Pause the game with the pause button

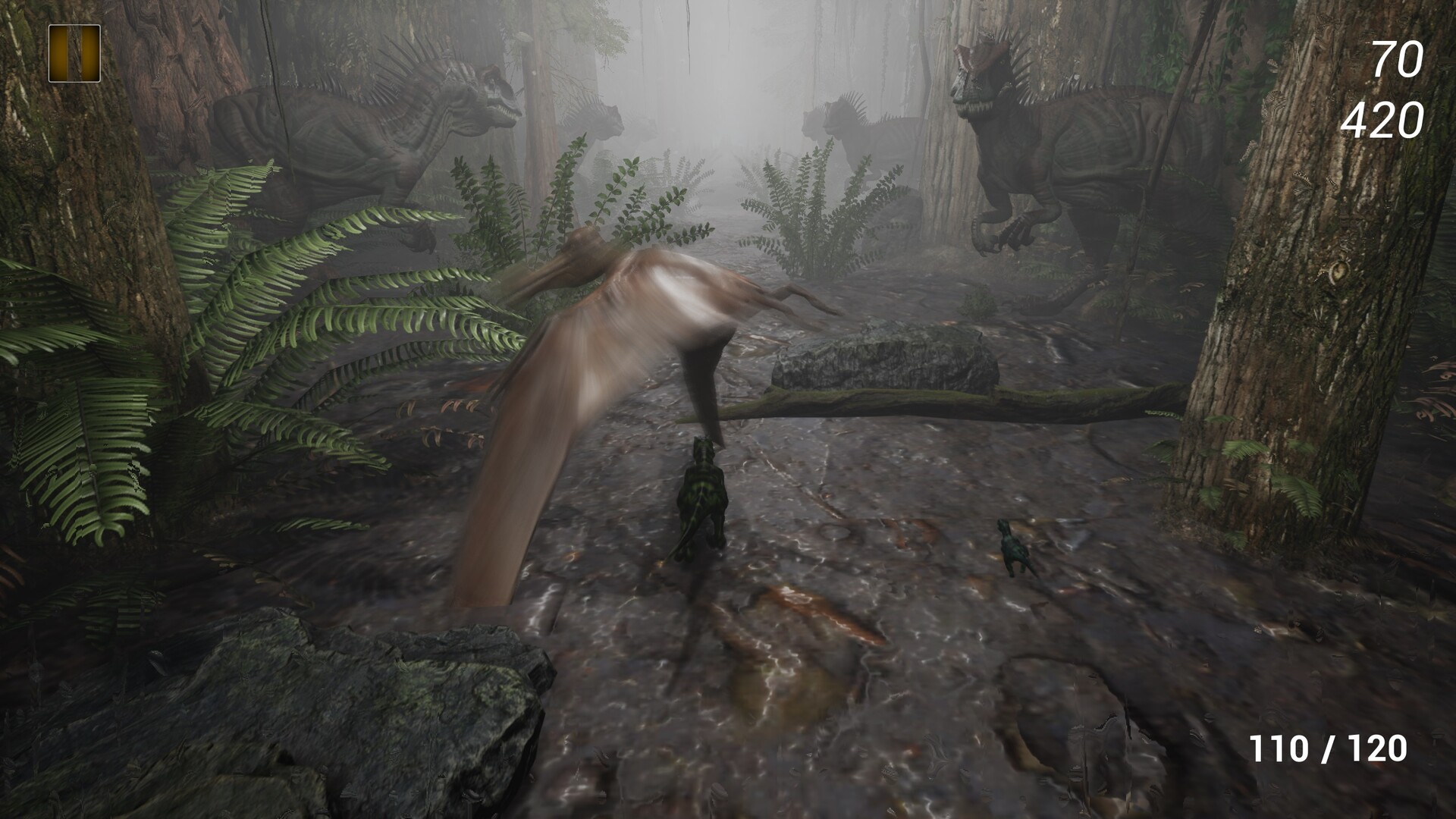click(74, 53)
